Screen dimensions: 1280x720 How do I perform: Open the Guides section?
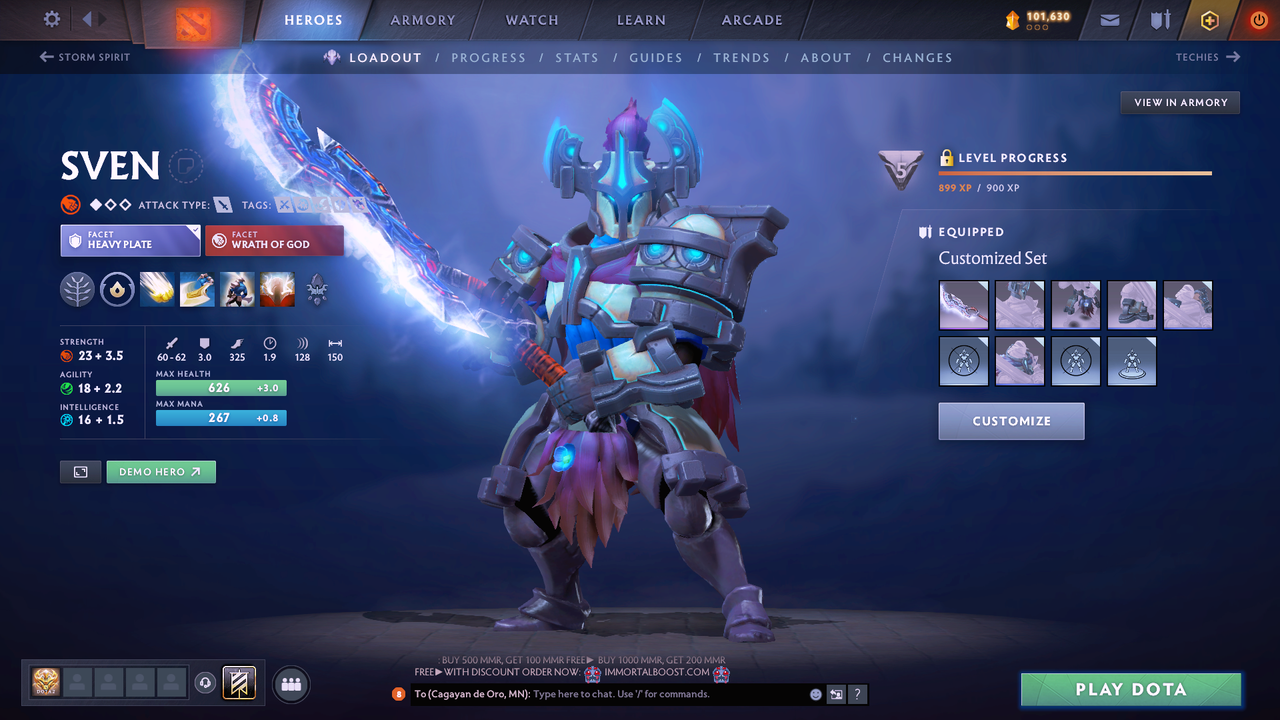point(656,57)
